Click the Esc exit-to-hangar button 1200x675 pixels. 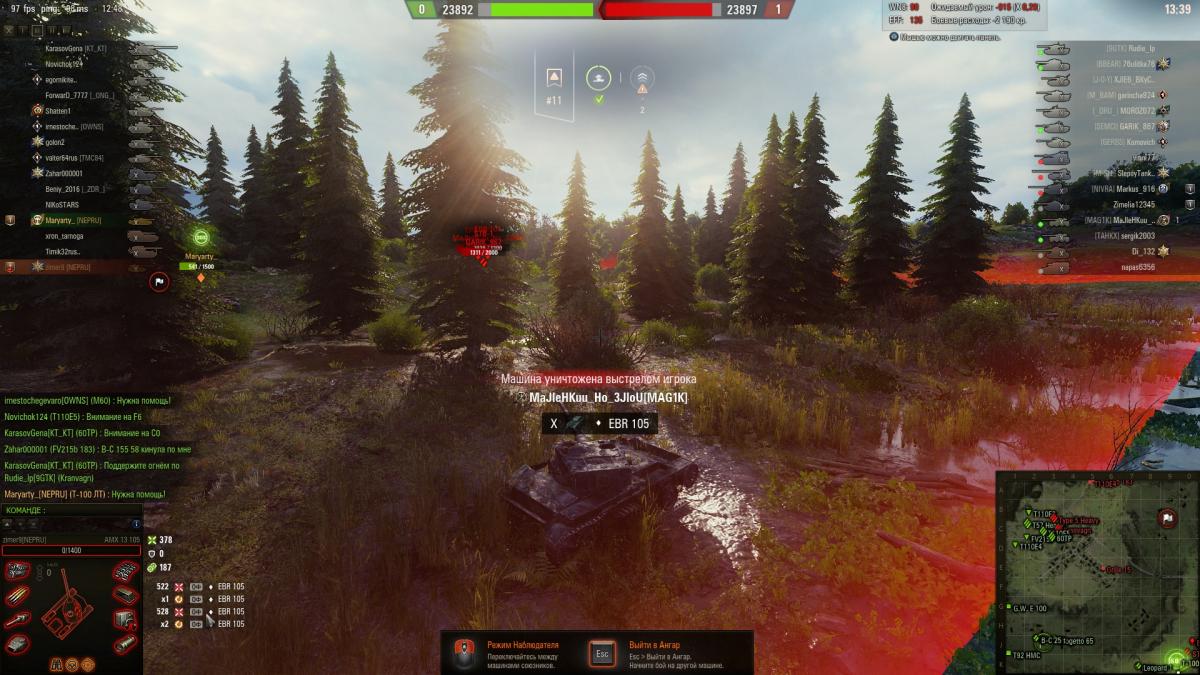601,653
